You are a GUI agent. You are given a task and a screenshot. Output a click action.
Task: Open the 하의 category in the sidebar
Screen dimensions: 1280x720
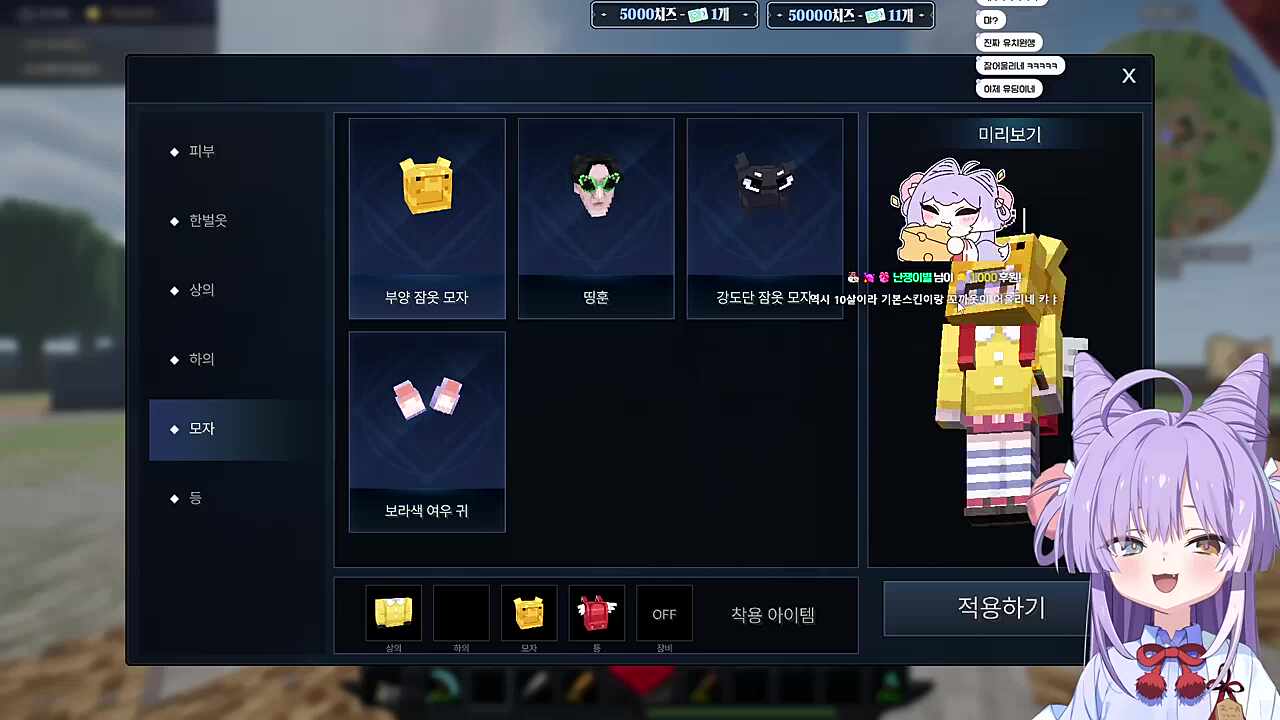(x=201, y=359)
